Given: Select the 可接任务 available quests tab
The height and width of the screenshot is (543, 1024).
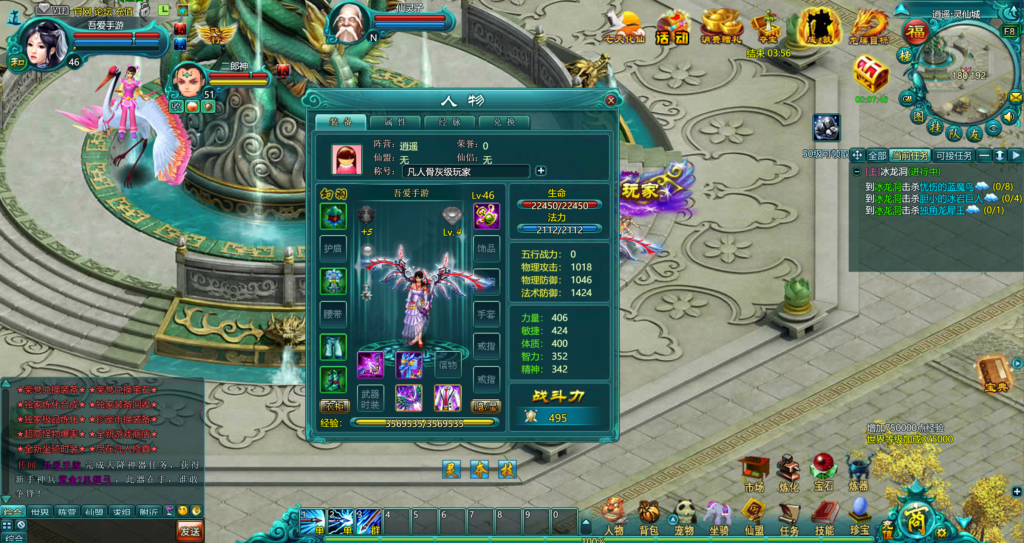Looking at the screenshot, I should click(x=952, y=156).
